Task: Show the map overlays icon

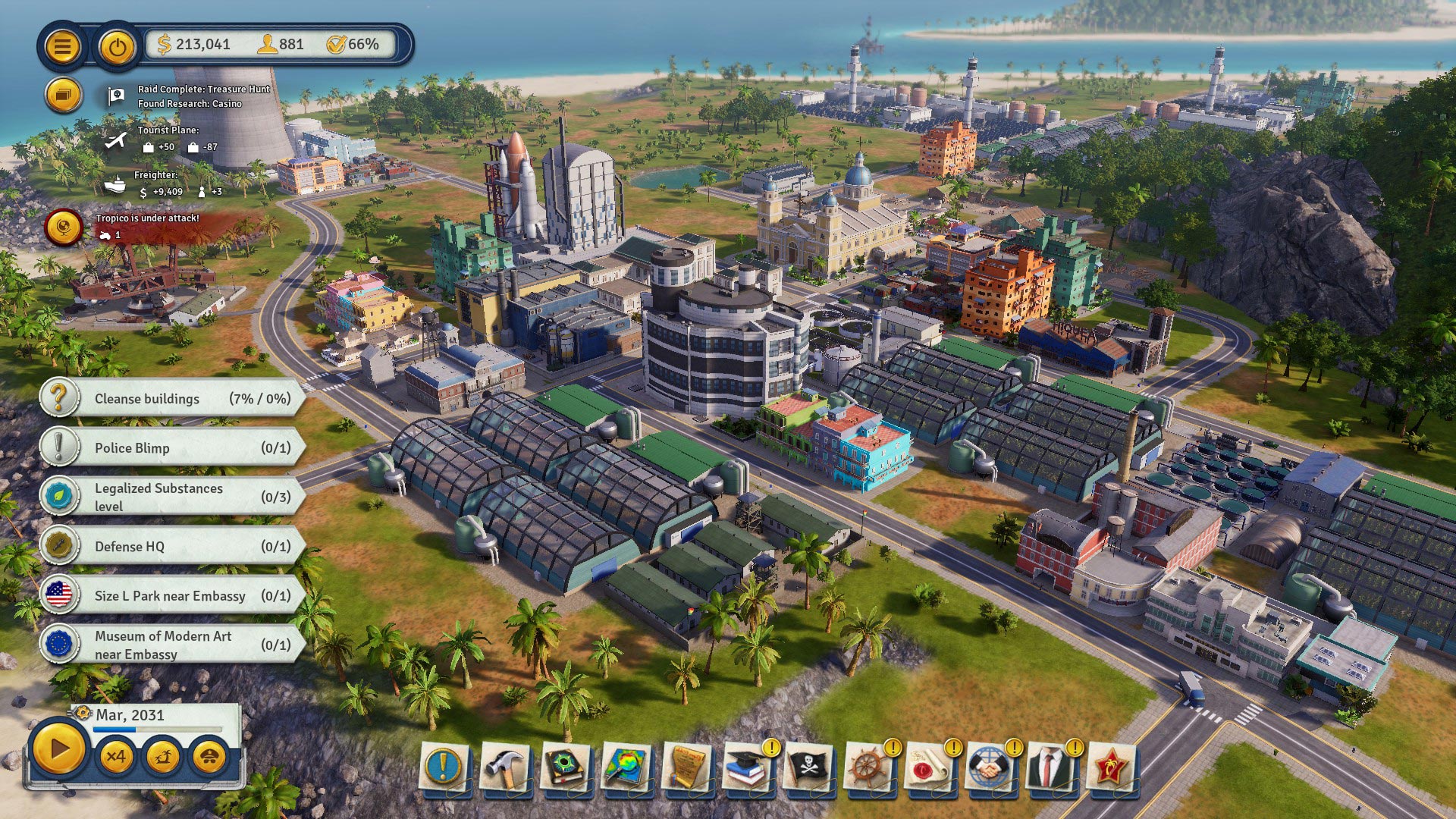Action: tap(626, 767)
